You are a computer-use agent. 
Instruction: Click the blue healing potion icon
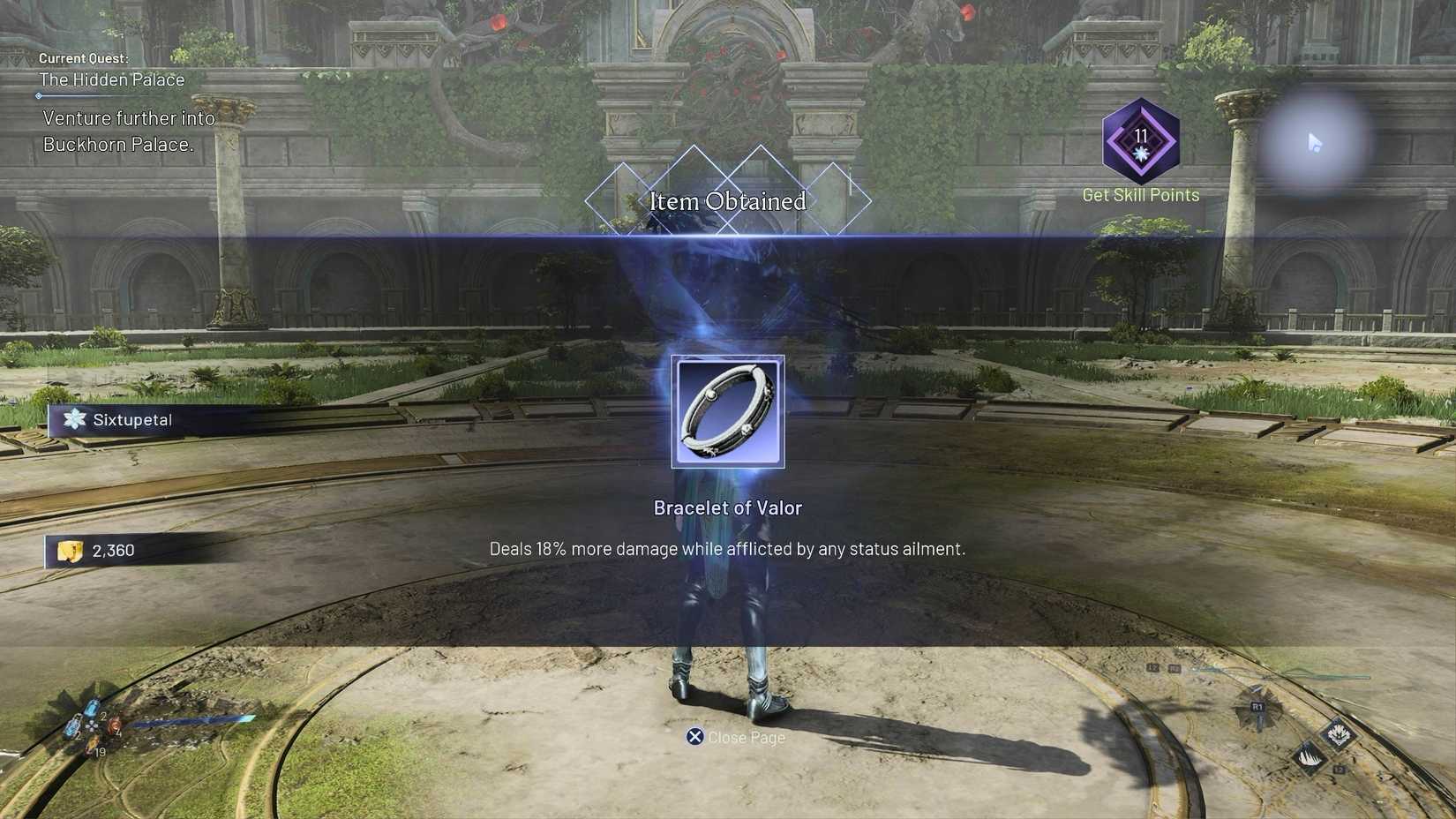pyautogui.click(x=90, y=708)
